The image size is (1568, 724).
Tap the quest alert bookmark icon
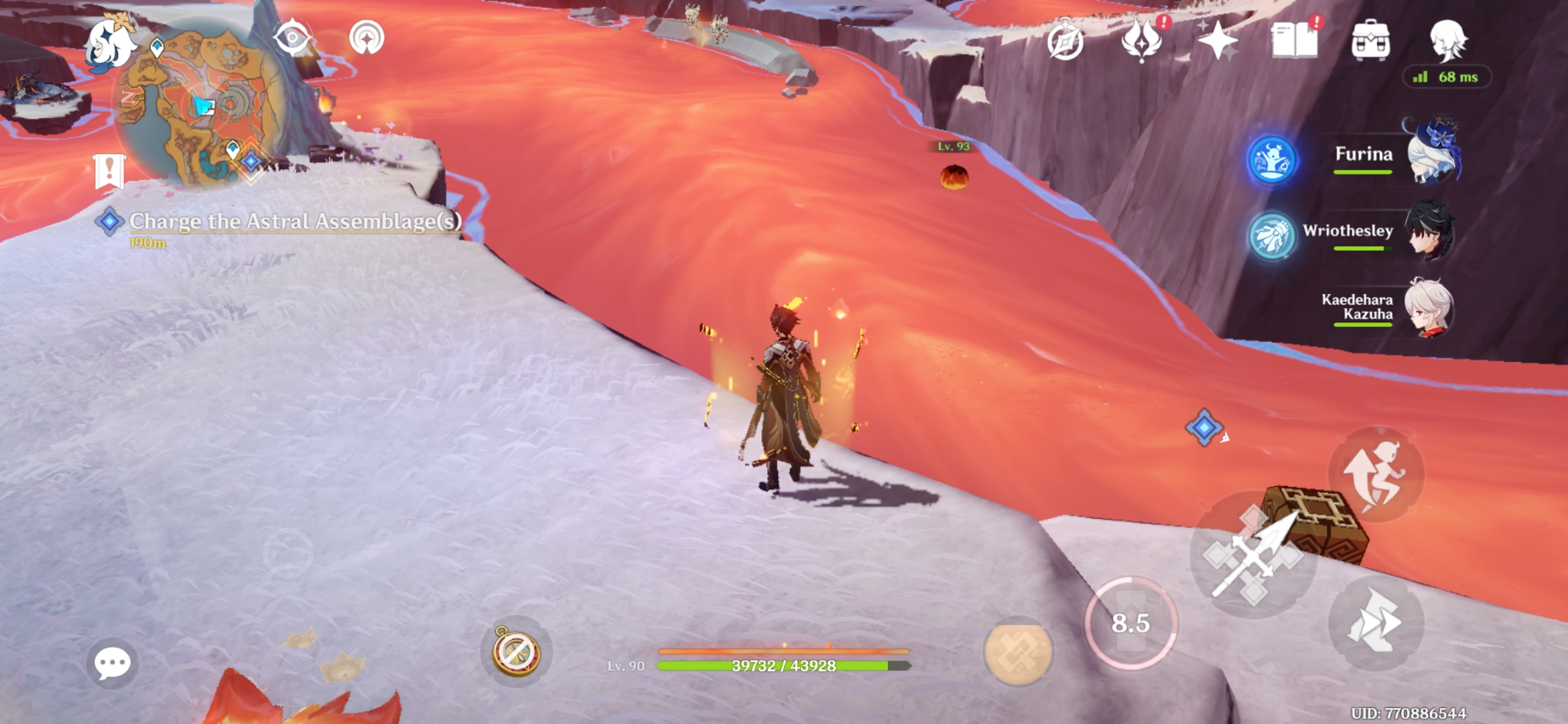(109, 171)
